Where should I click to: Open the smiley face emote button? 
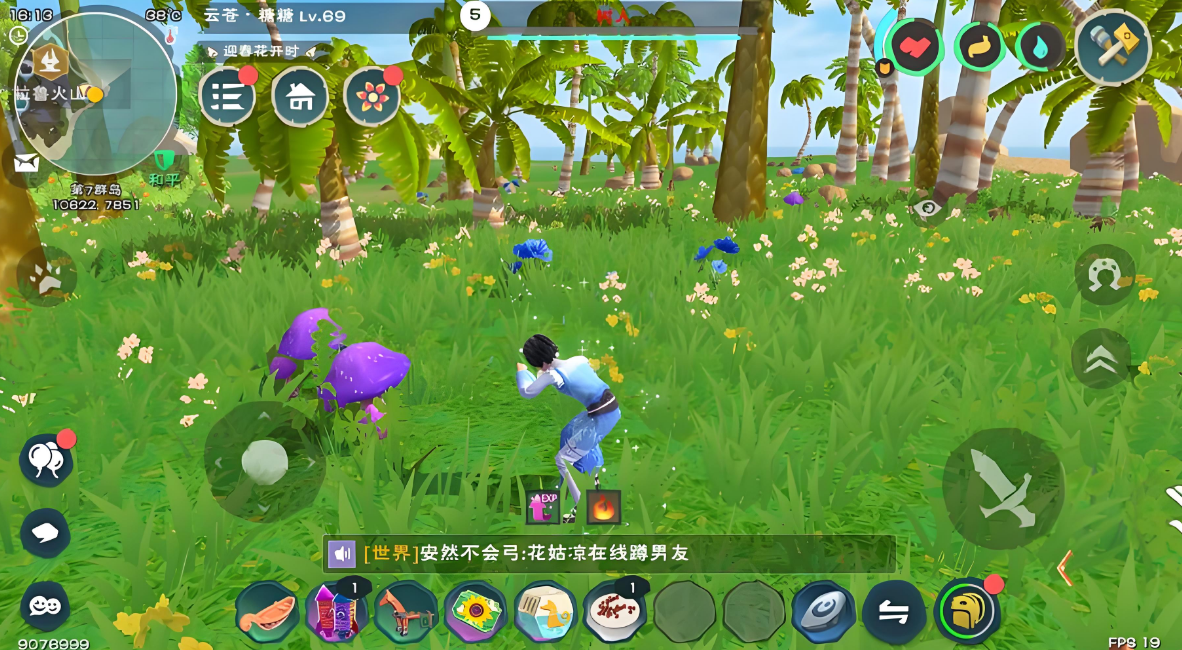45,605
